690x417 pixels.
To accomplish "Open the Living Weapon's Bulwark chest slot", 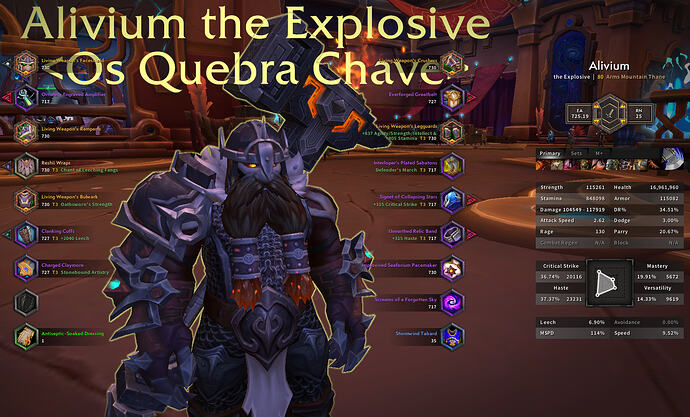I will click(x=26, y=200).
